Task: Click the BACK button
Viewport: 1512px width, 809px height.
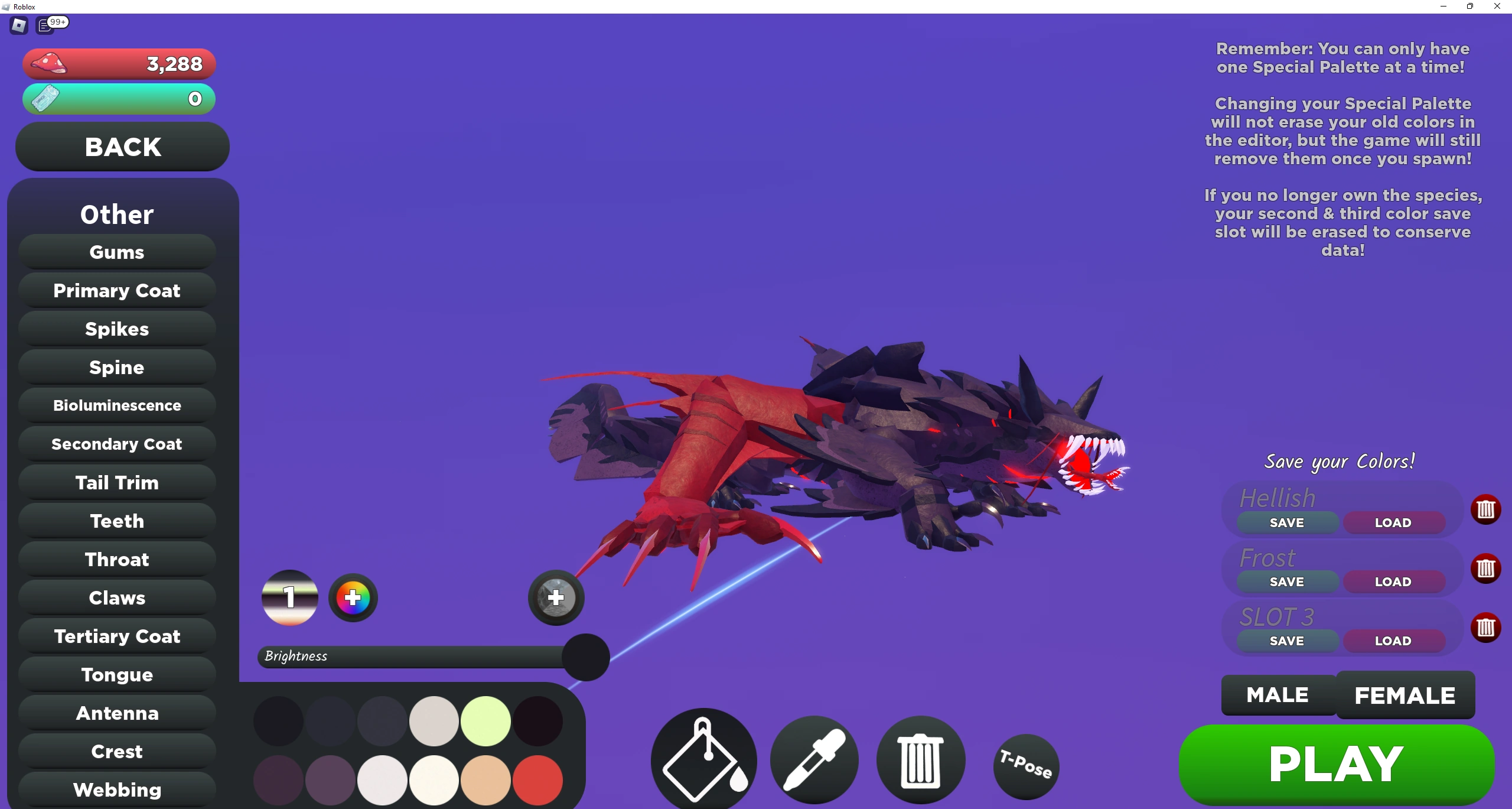Action: click(122, 147)
